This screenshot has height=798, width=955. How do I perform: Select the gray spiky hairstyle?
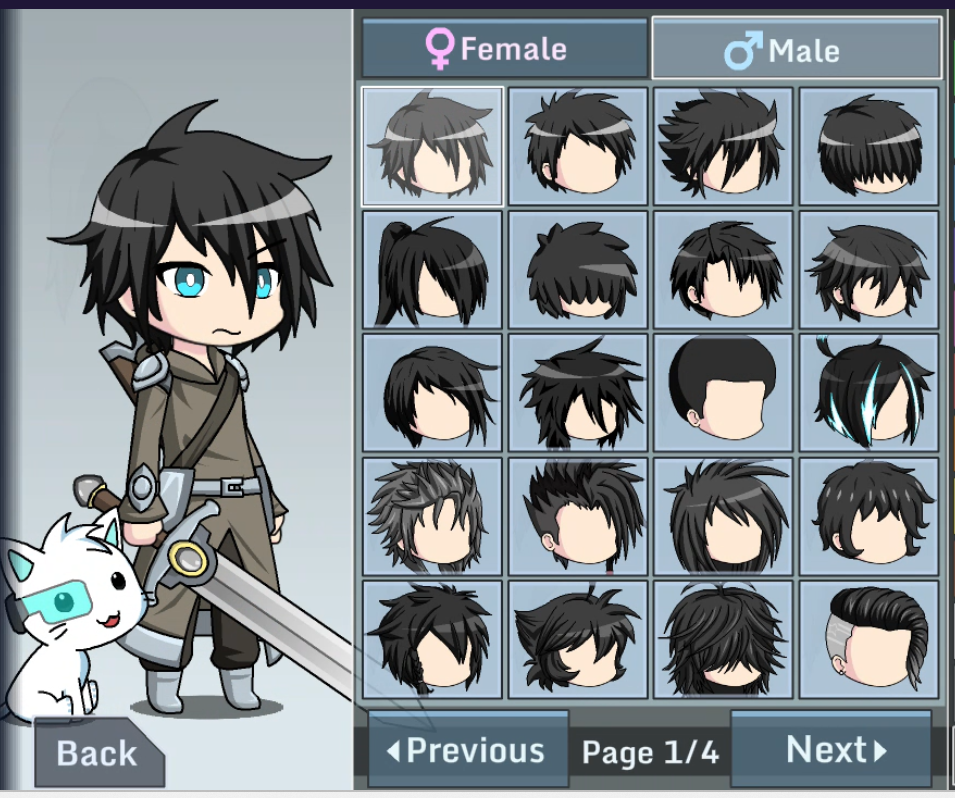click(x=432, y=517)
